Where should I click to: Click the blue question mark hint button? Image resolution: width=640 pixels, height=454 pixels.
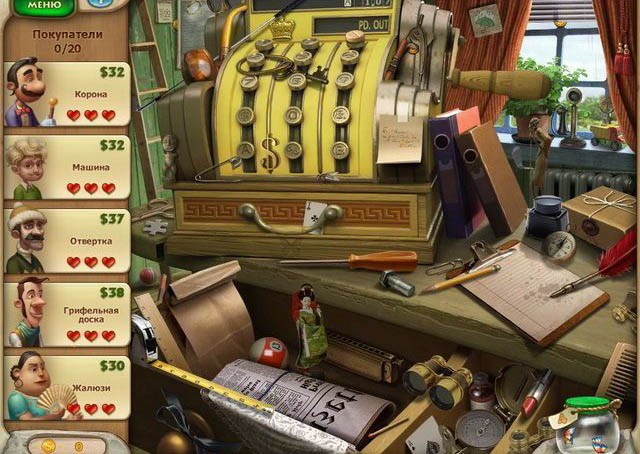pos(99,4)
